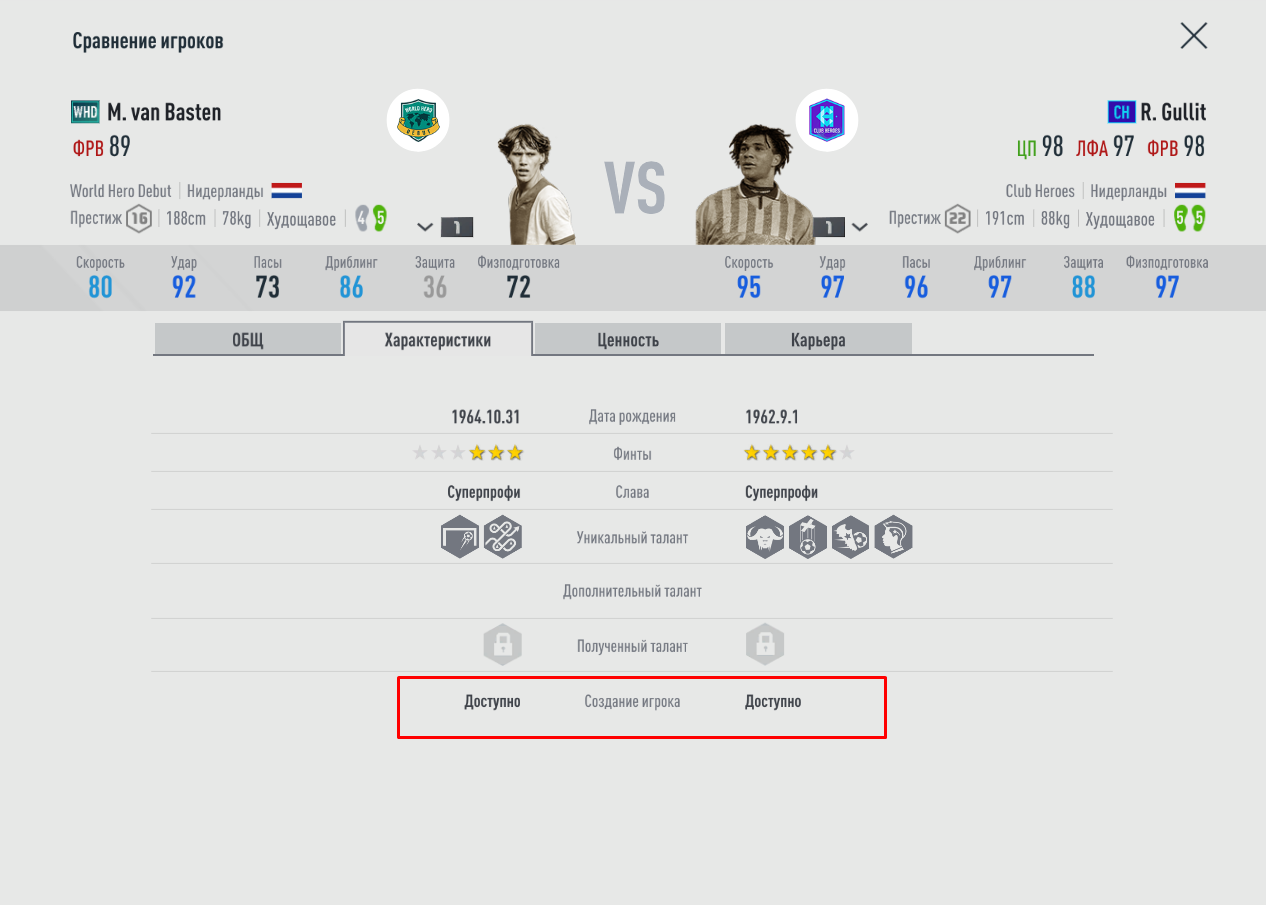The width and height of the screenshot is (1266, 905).
Task: Switch to the ОБЩ tab
Action: coord(248,339)
